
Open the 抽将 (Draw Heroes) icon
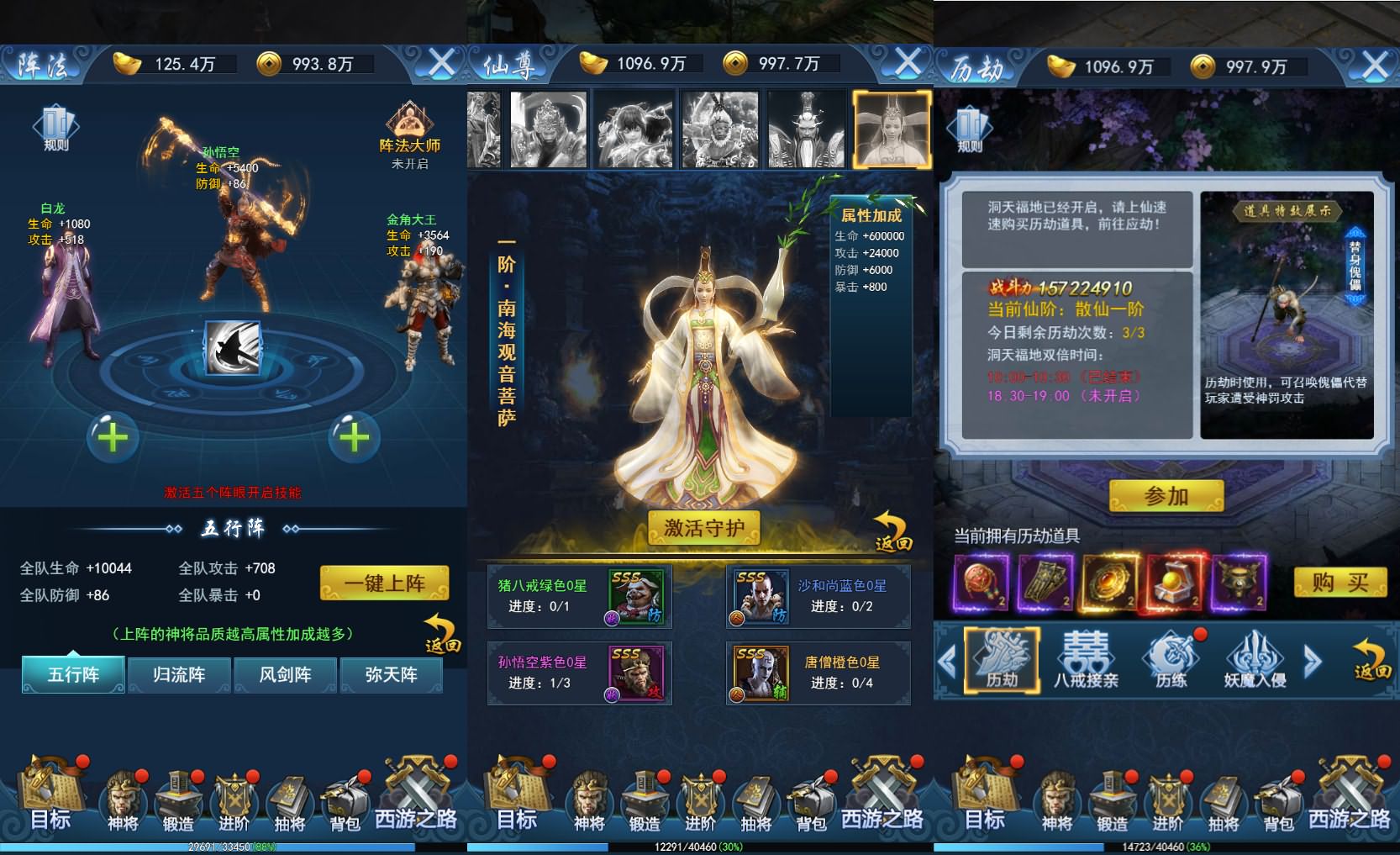tap(290, 799)
